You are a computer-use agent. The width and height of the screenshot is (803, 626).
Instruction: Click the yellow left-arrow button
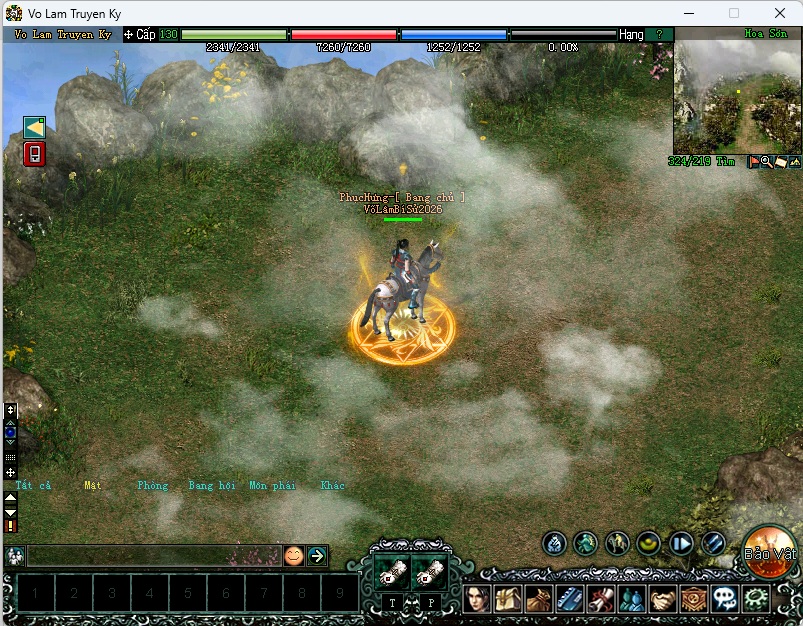[x=34, y=127]
